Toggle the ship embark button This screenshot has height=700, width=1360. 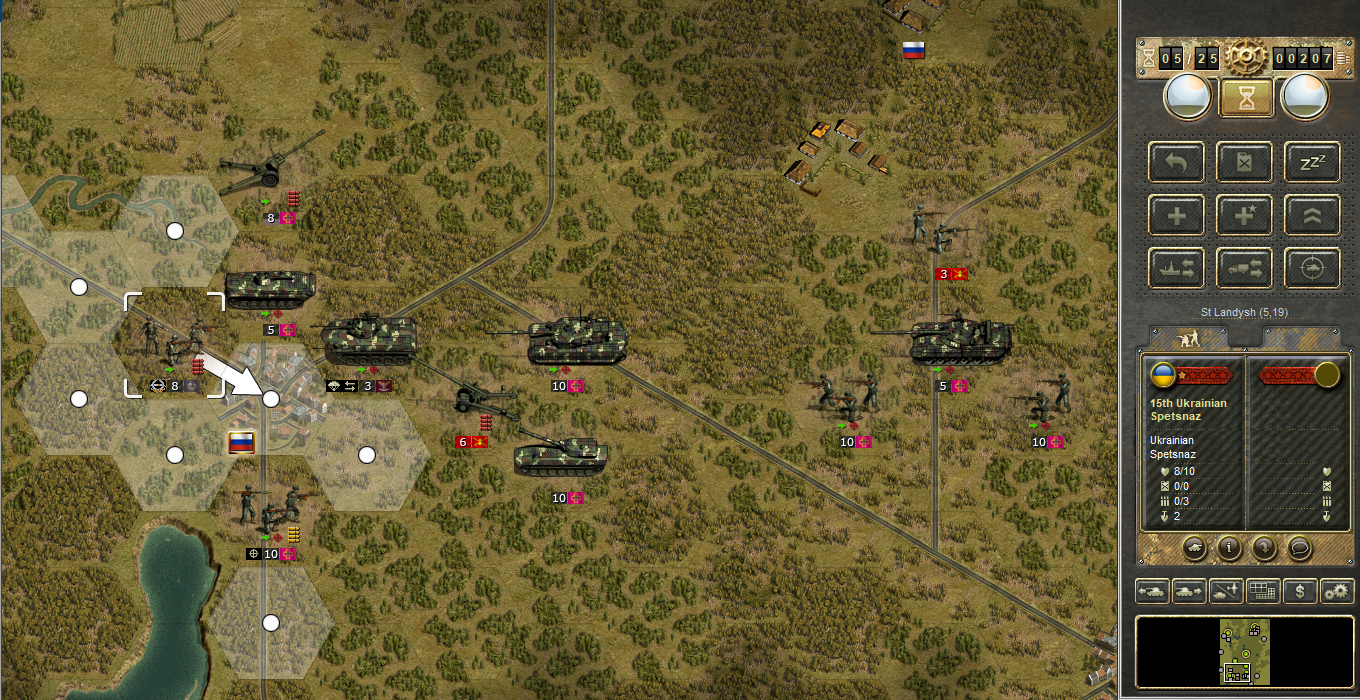coord(1176,268)
